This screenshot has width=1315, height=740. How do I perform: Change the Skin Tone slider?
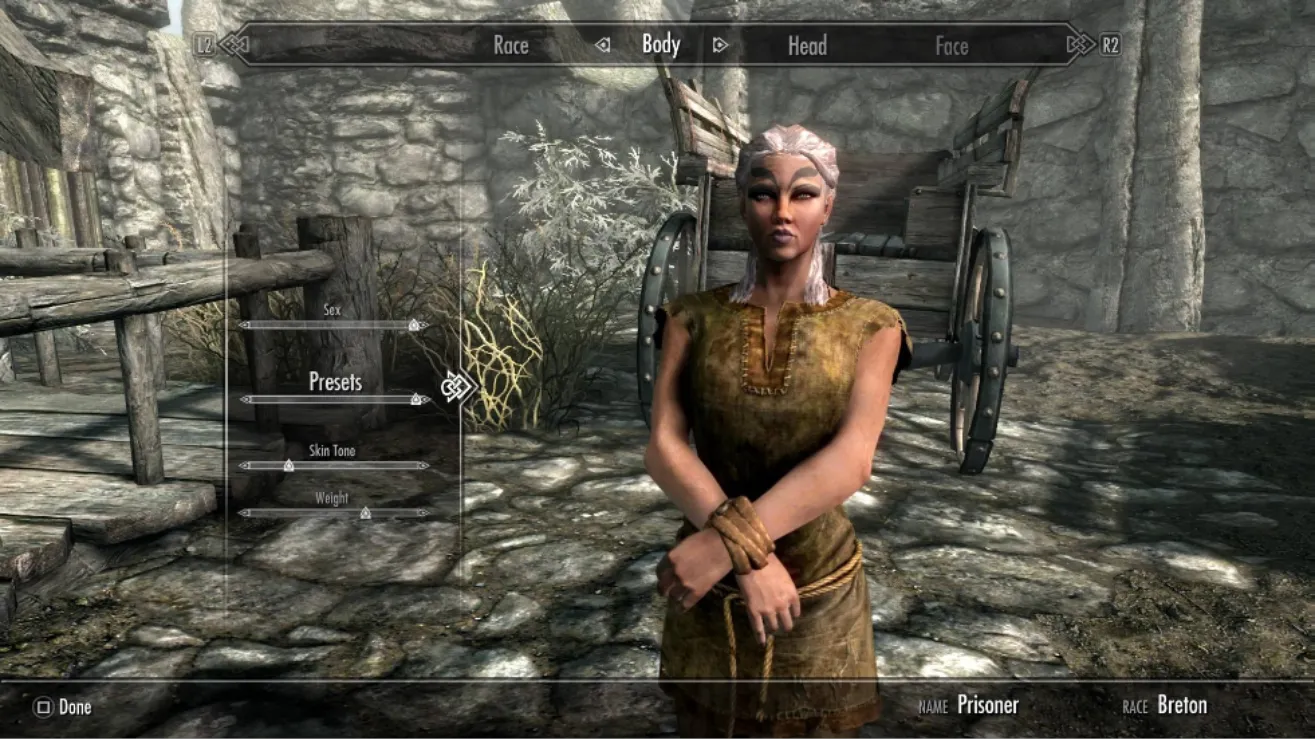(334, 465)
